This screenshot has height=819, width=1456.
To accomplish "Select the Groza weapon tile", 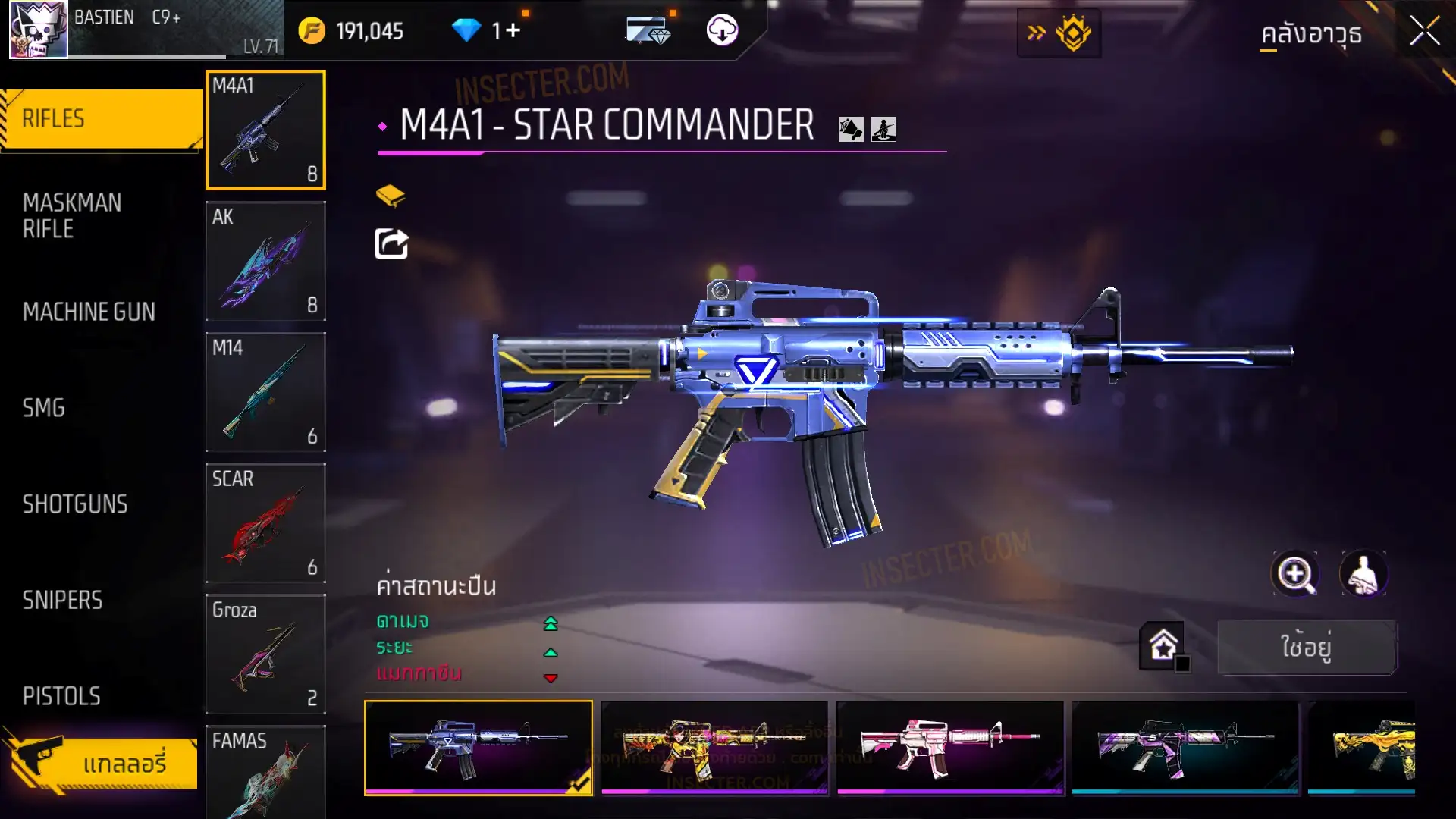I will pos(265,654).
